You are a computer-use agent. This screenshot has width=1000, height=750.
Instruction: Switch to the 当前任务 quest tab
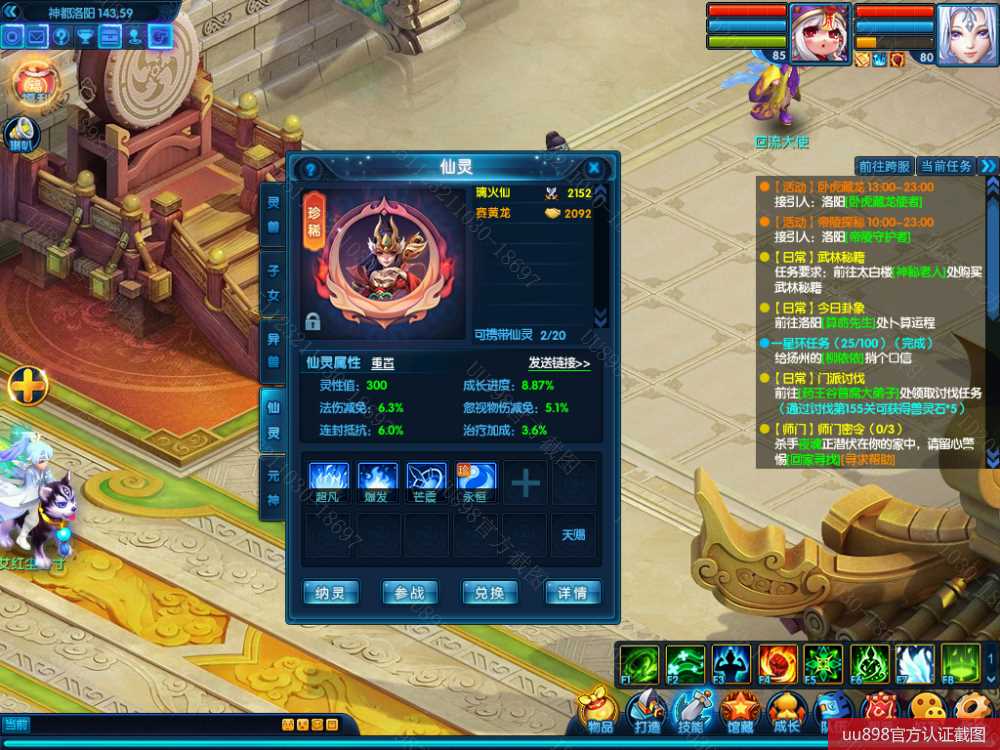point(945,166)
